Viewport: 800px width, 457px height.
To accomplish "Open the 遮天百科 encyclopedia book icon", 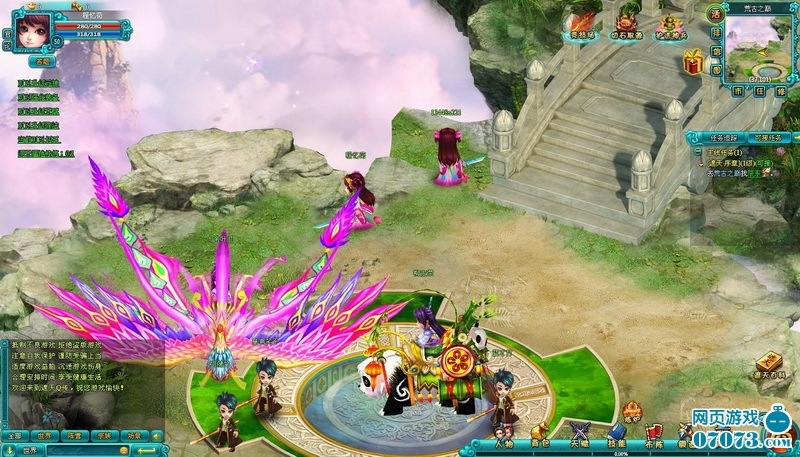I will (x=767, y=365).
